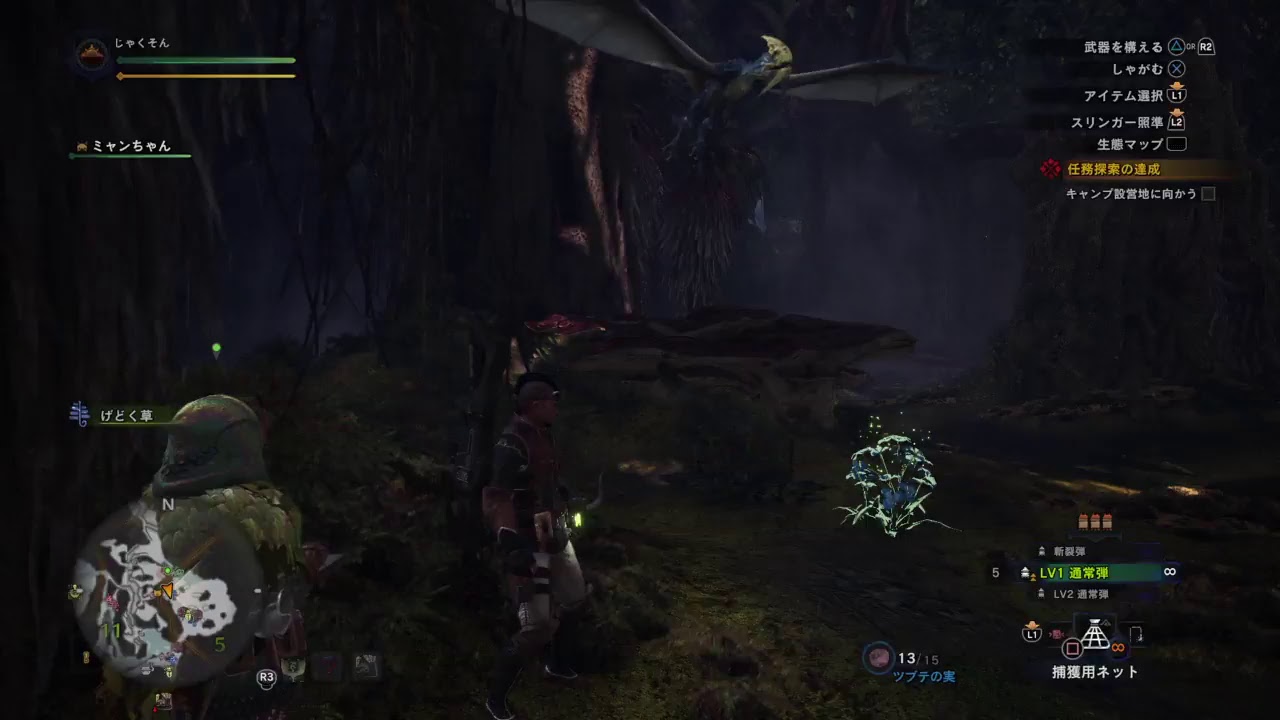
Task: Click the red quest marker beside 任務探索の達成
Action: tap(1051, 168)
